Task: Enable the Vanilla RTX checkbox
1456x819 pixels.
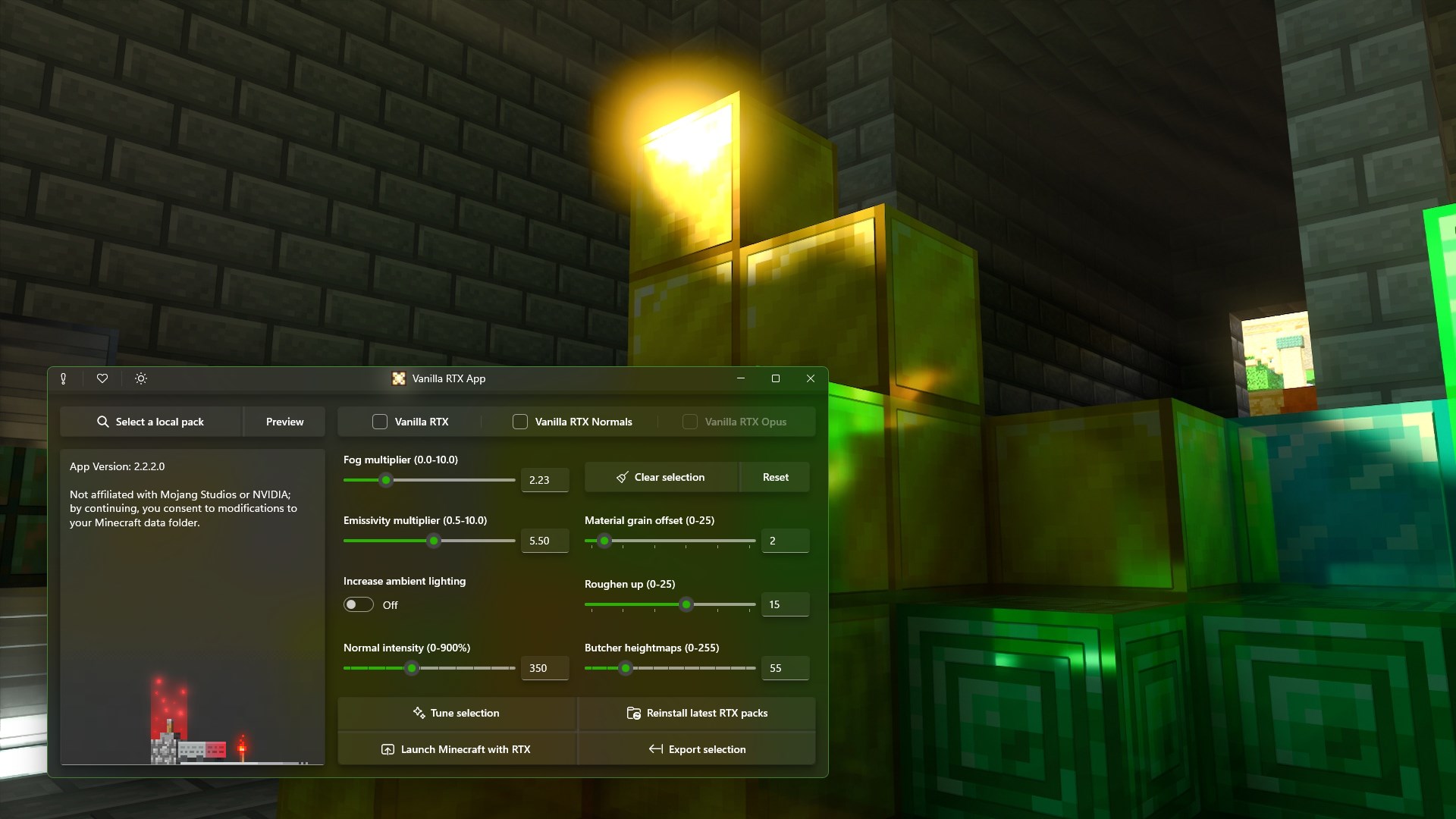Action: pyautogui.click(x=378, y=422)
